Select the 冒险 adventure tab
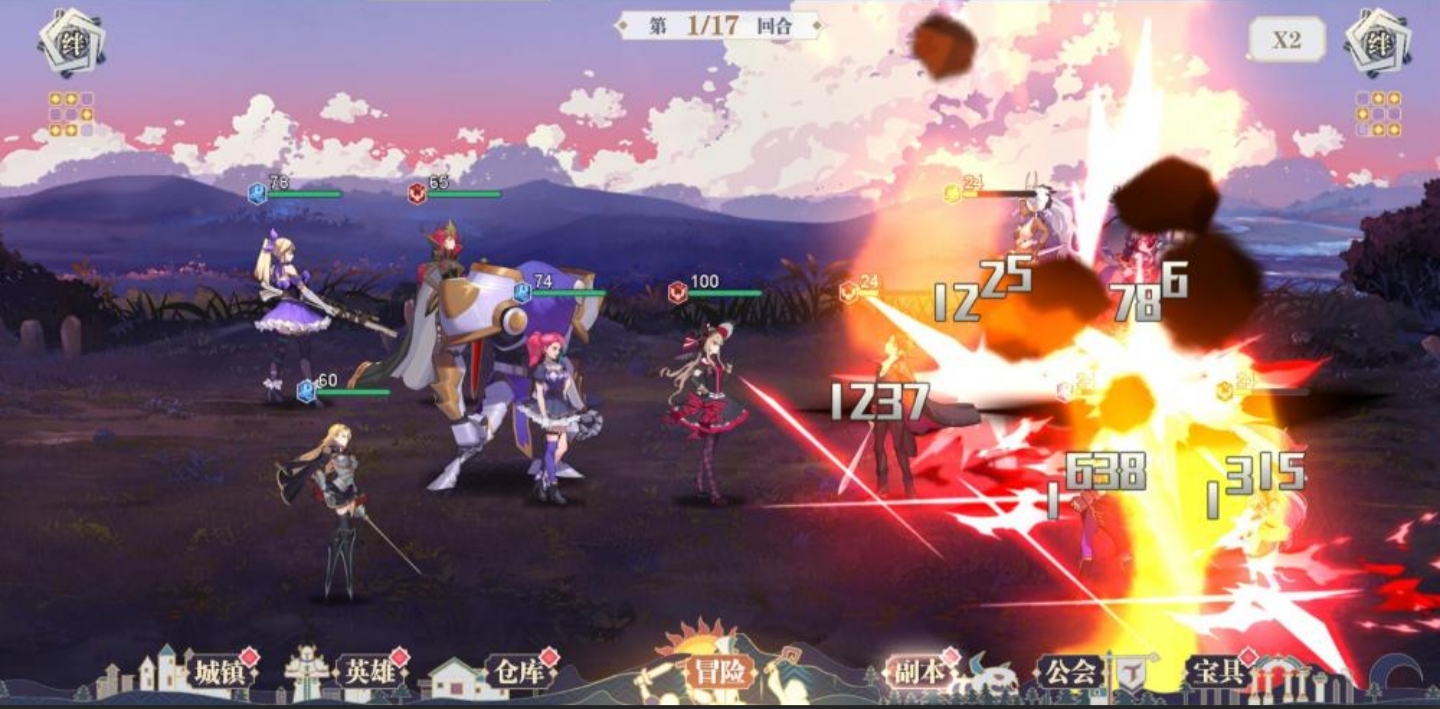The height and width of the screenshot is (709, 1440). 720,672
